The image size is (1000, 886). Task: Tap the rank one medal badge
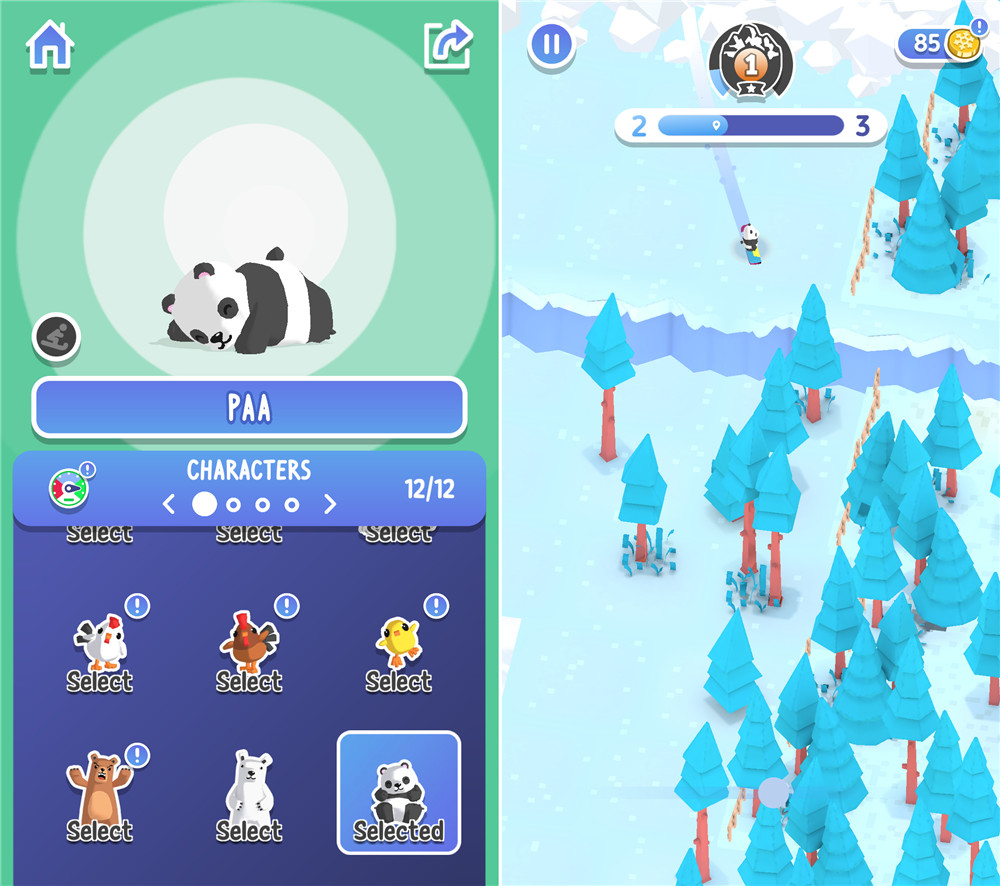[x=750, y=62]
